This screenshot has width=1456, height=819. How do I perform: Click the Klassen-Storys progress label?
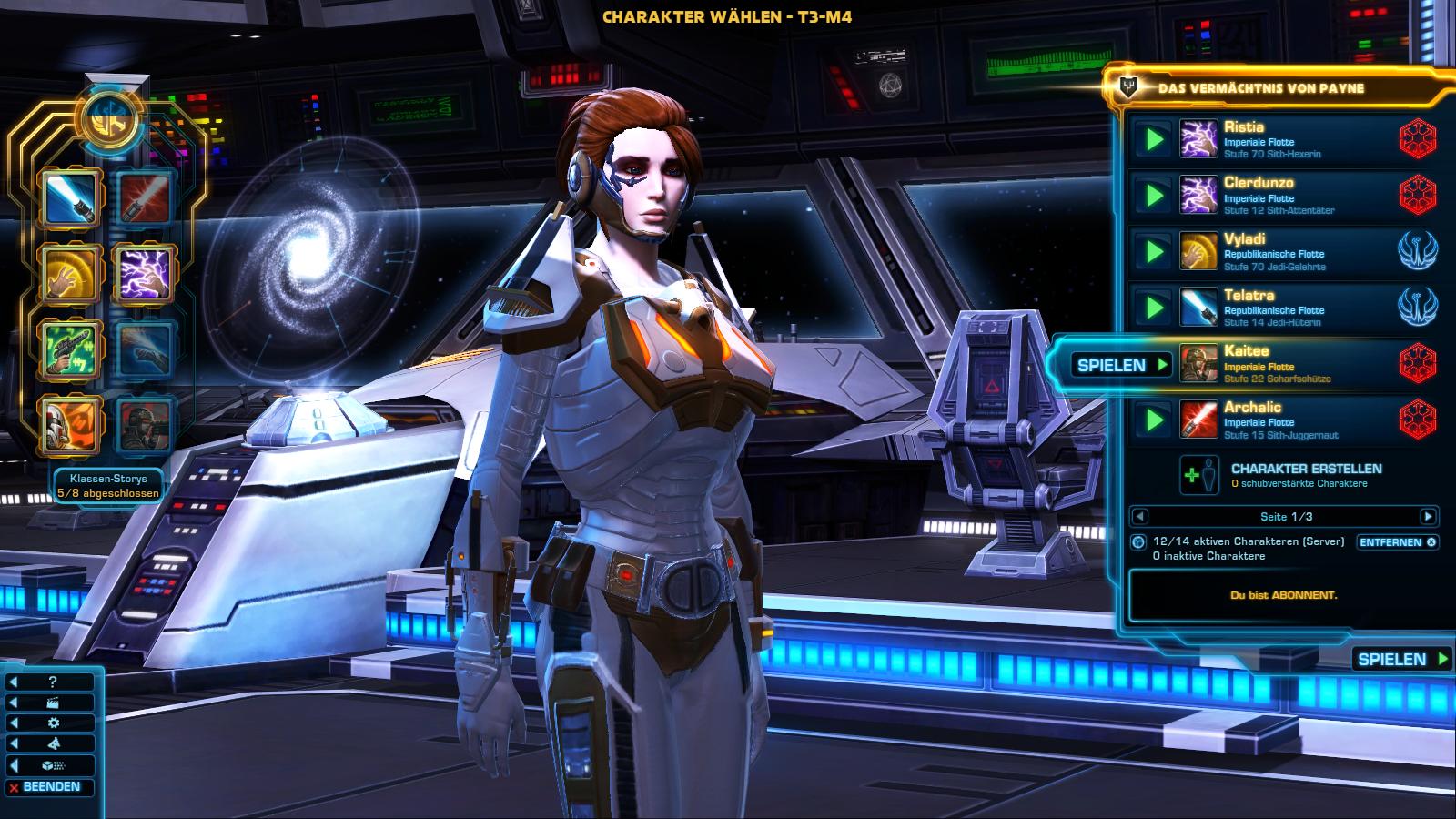tap(107, 485)
